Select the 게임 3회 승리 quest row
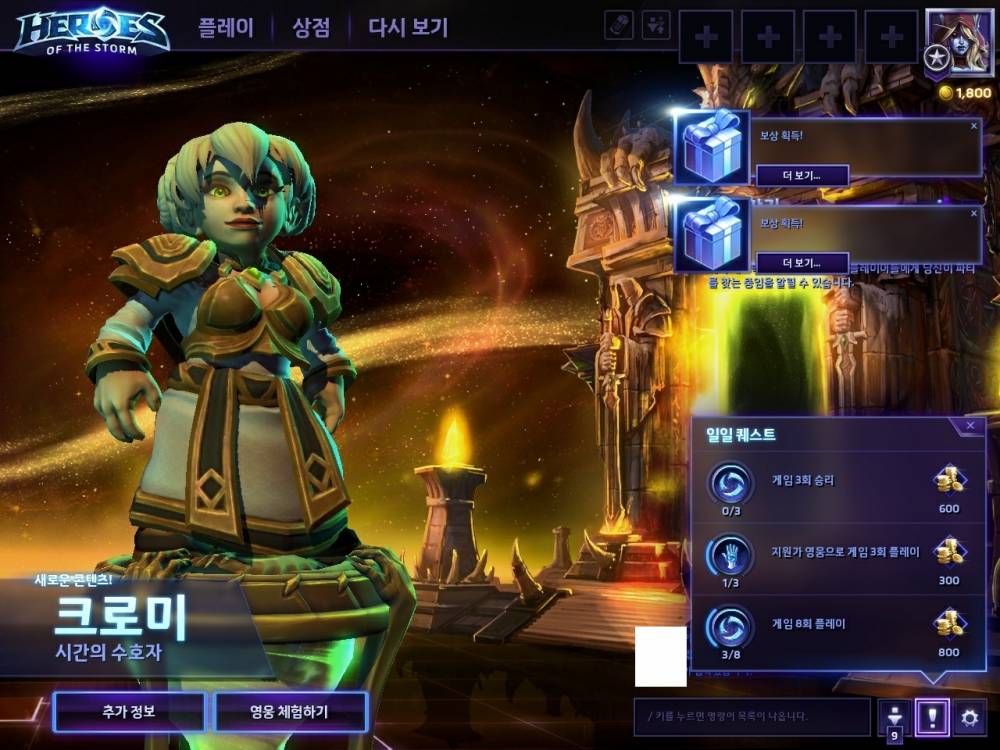 point(838,485)
